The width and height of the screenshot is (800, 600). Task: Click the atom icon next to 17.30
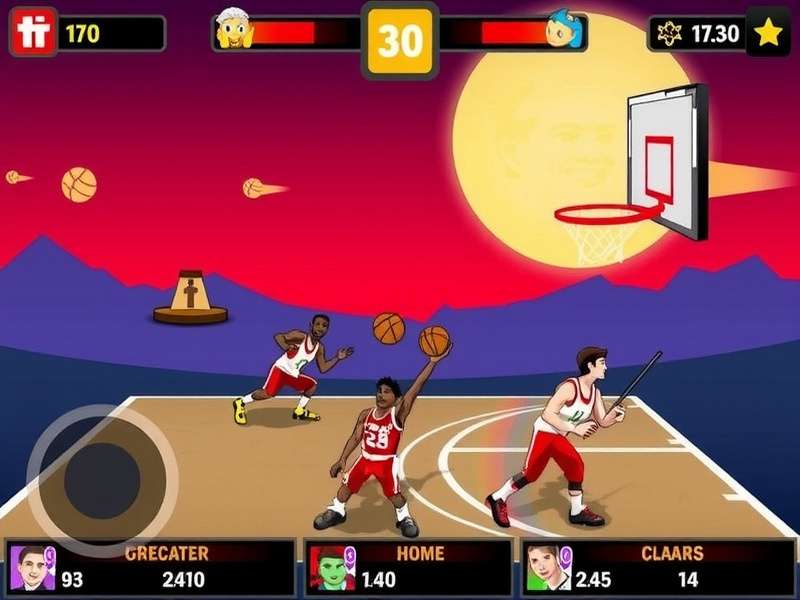coord(667,33)
